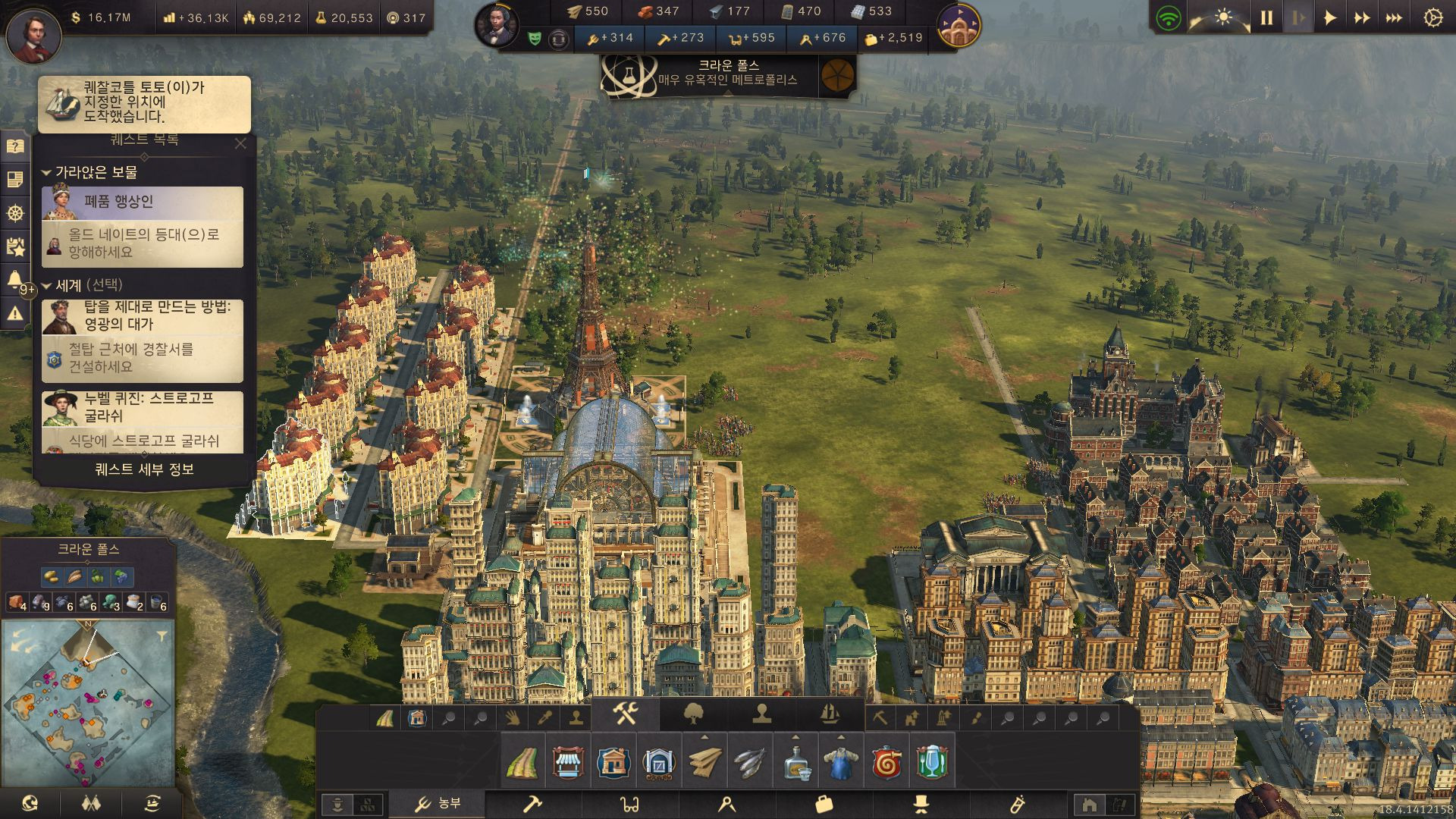
Task: Close the quest list panel
Action: tap(240, 143)
